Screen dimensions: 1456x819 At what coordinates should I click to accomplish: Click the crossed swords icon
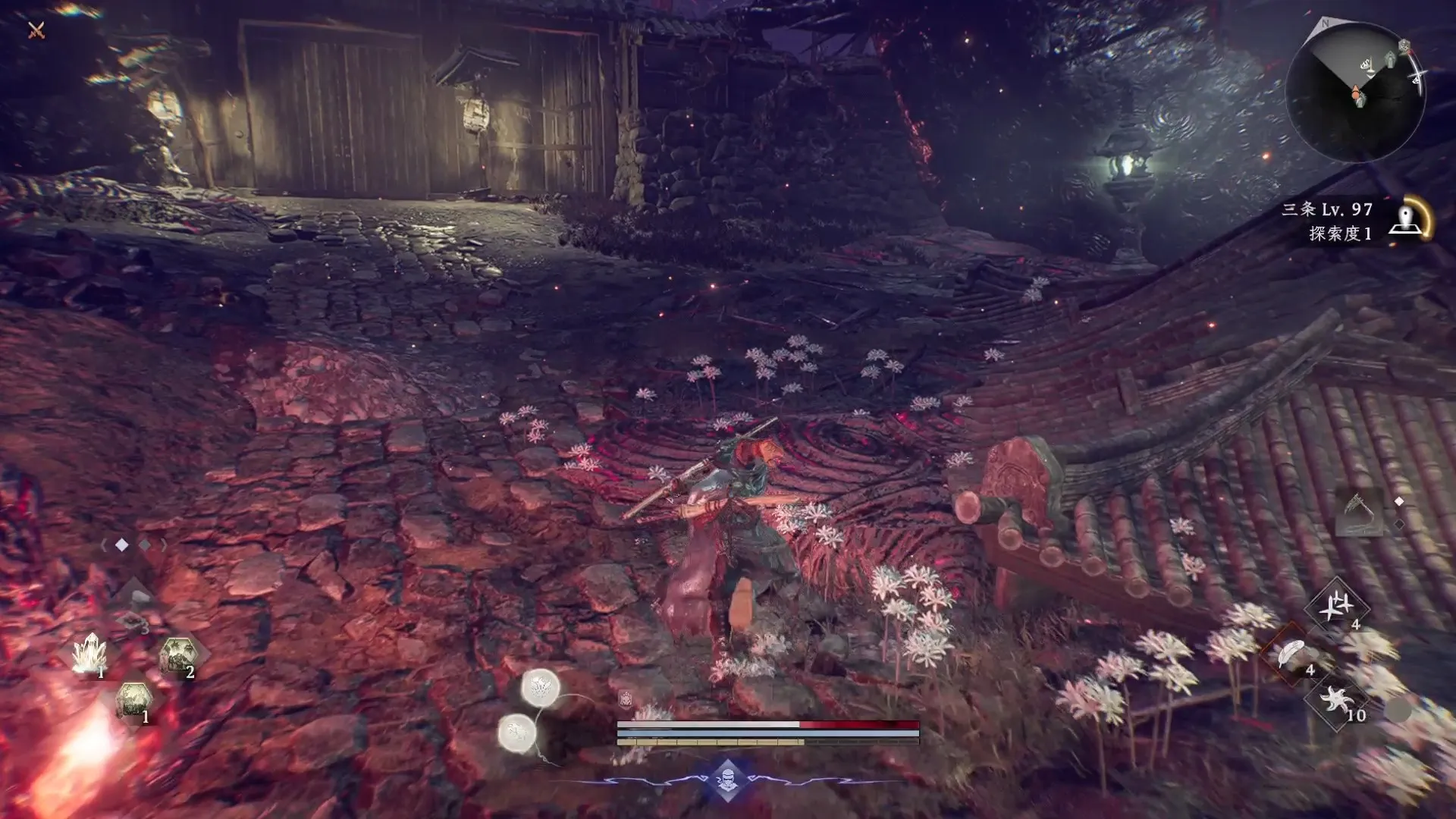pos(36,30)
